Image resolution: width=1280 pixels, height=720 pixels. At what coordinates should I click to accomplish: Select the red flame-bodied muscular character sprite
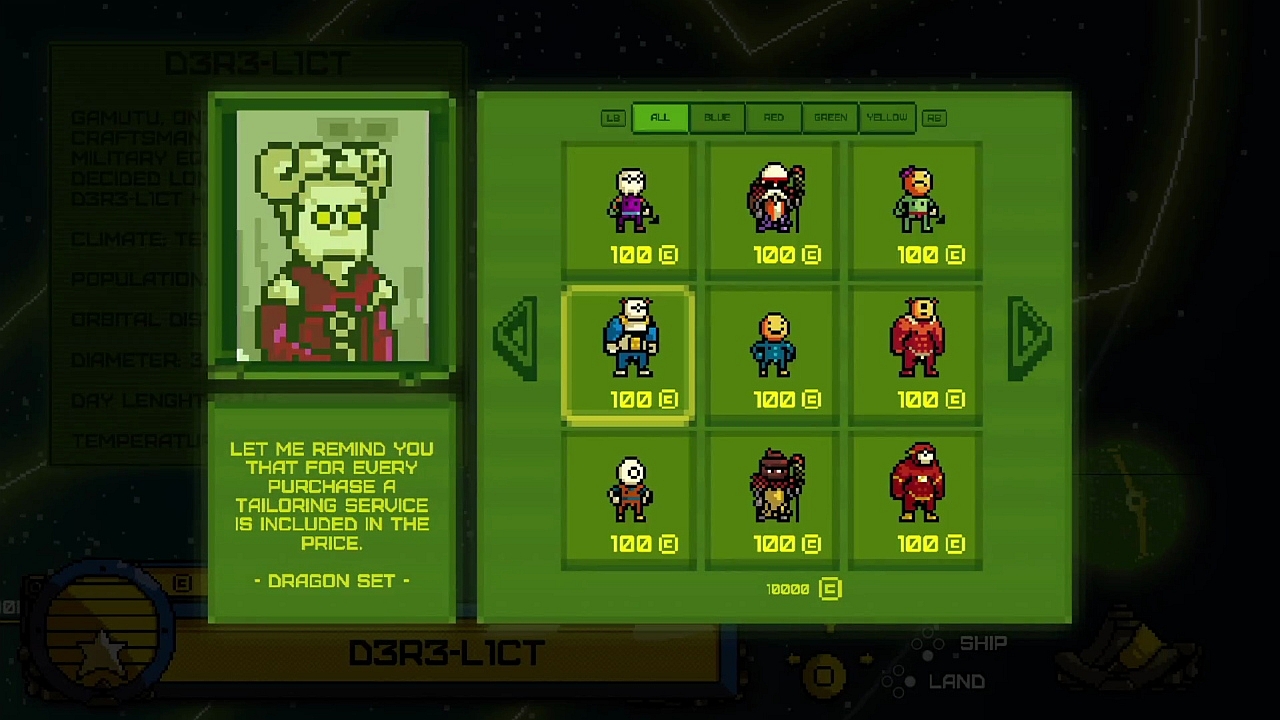coord(916,340)
